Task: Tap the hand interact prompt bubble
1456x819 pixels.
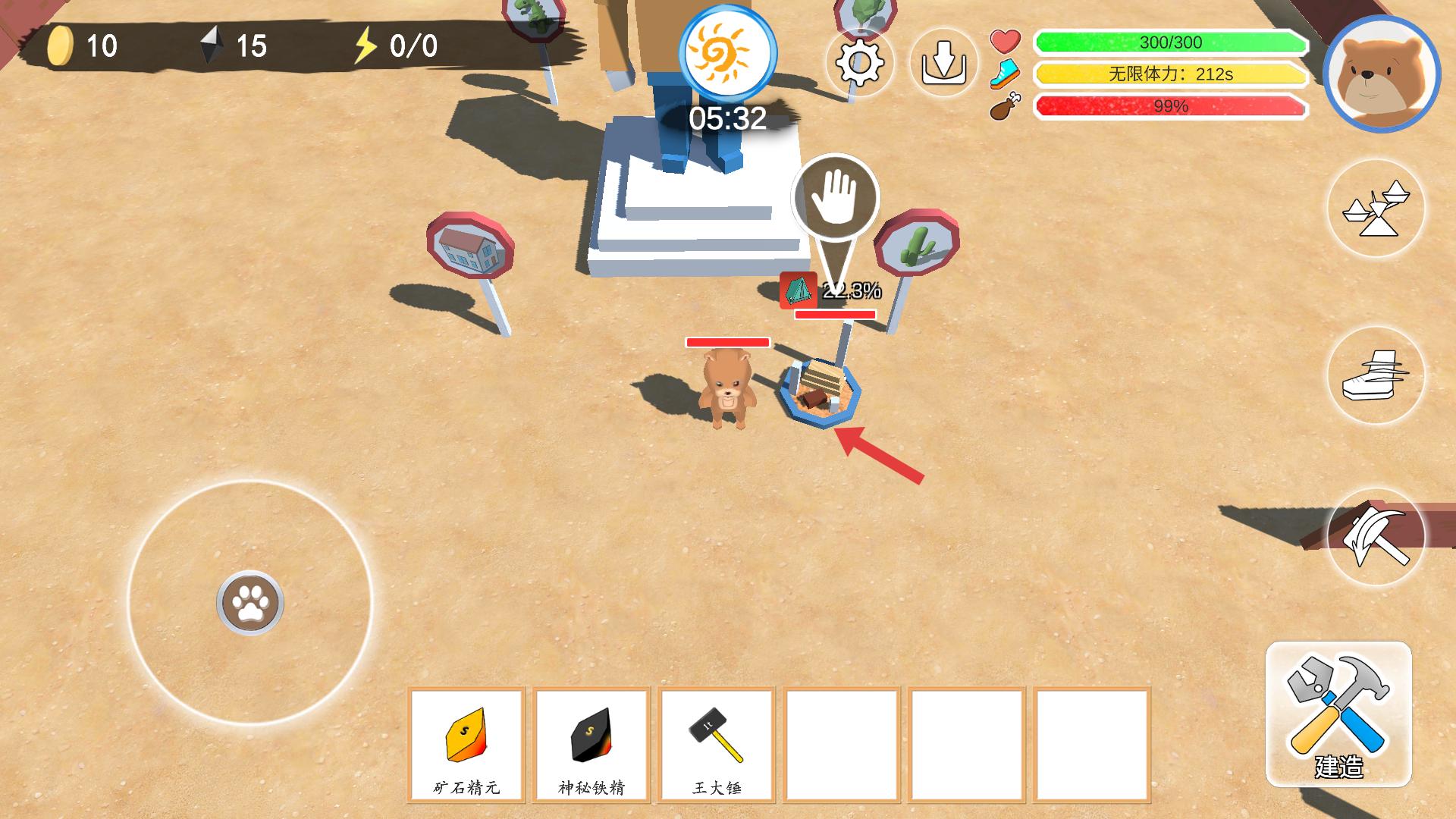Action: click(835, 198)
